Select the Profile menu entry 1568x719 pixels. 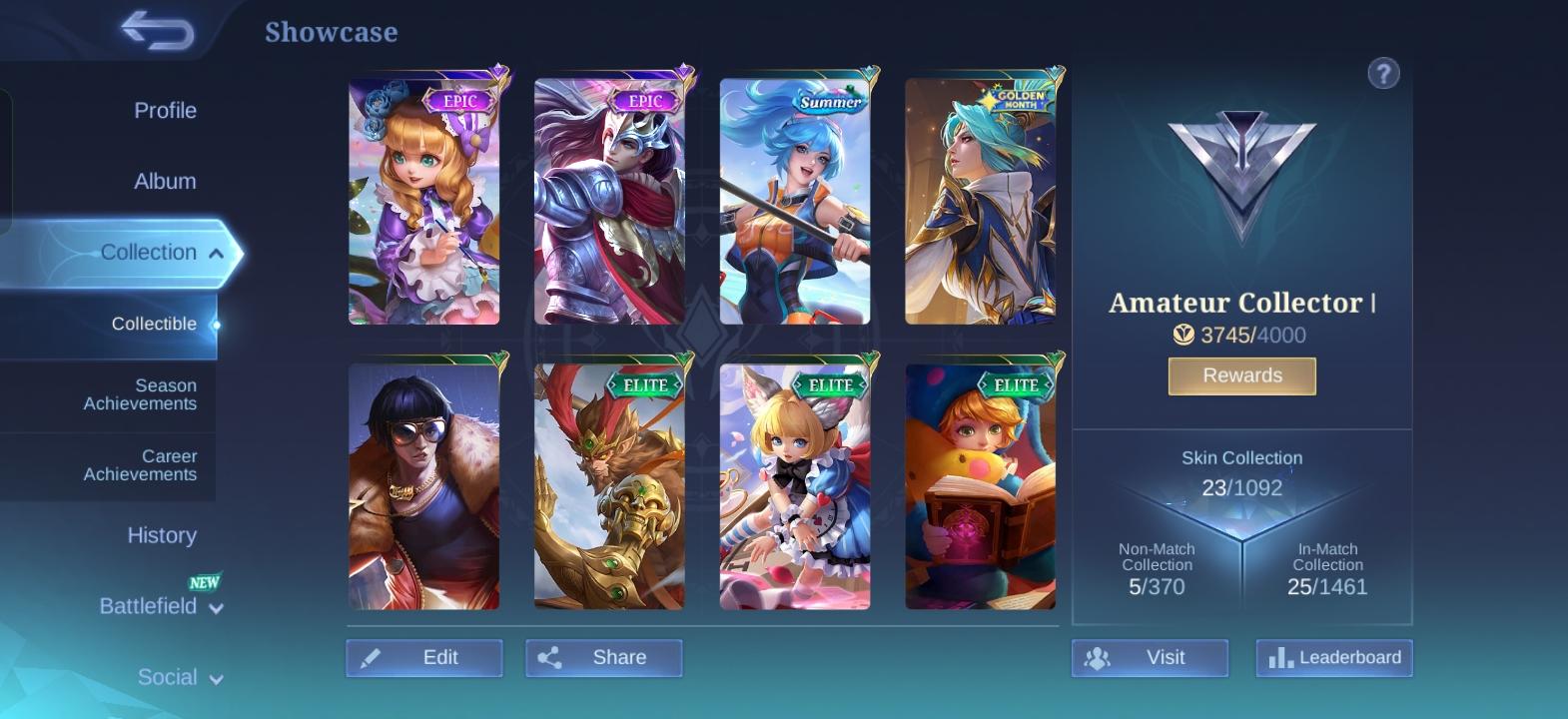164,110
